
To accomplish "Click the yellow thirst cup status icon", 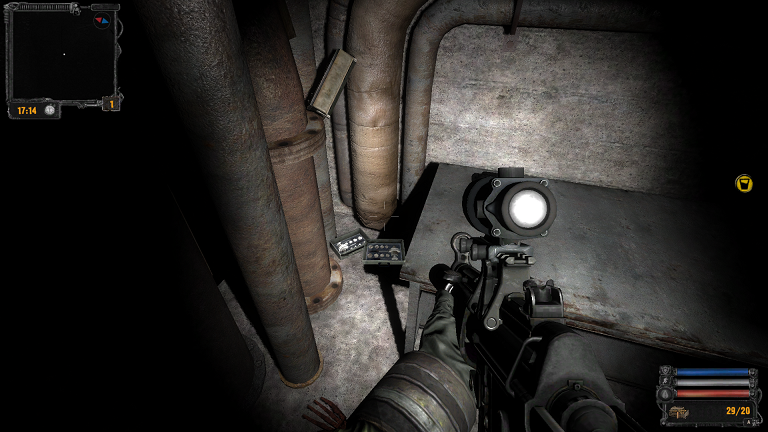I will coord(743,183).
